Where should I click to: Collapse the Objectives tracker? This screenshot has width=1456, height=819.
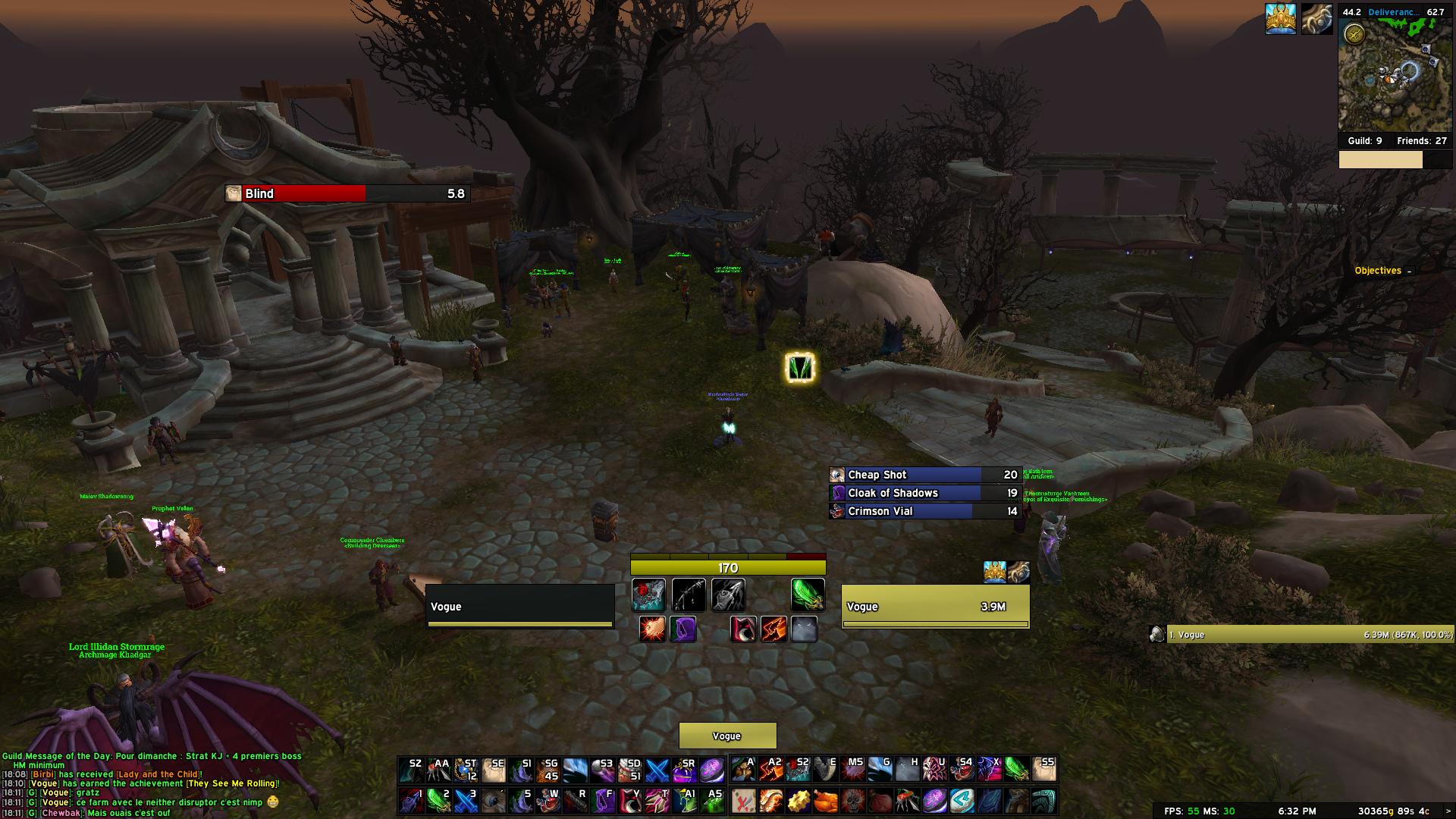point(1409,271)
